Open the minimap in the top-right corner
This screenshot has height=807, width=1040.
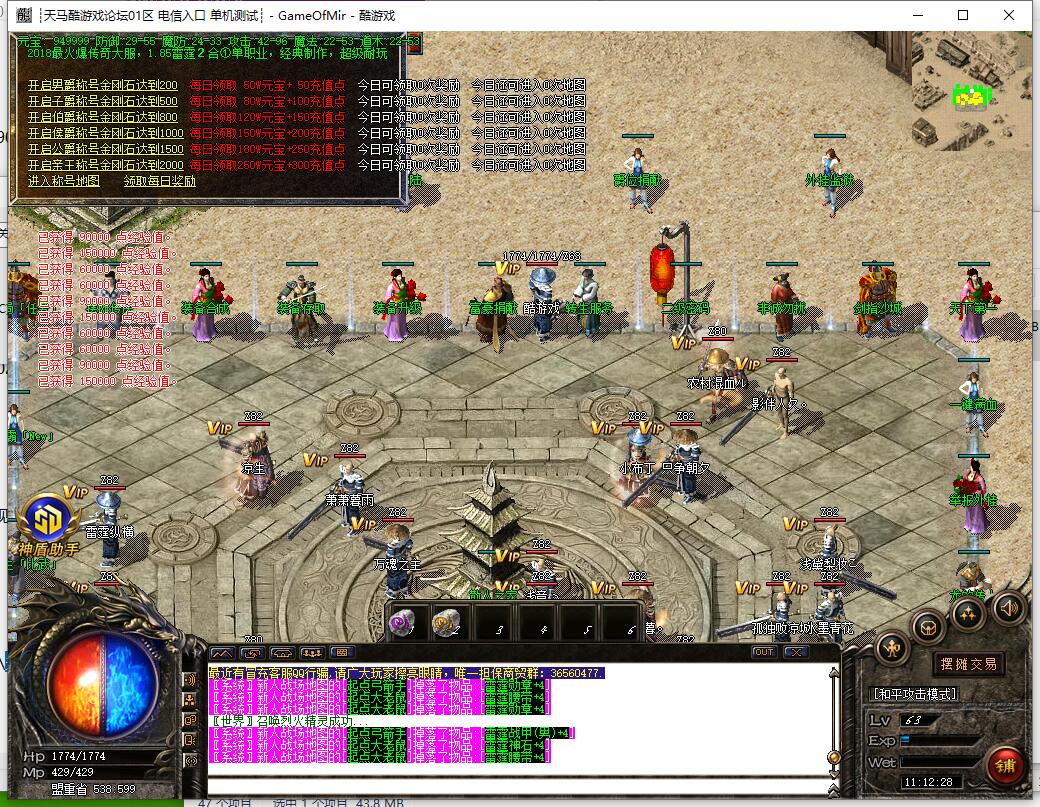coord(970,90)
